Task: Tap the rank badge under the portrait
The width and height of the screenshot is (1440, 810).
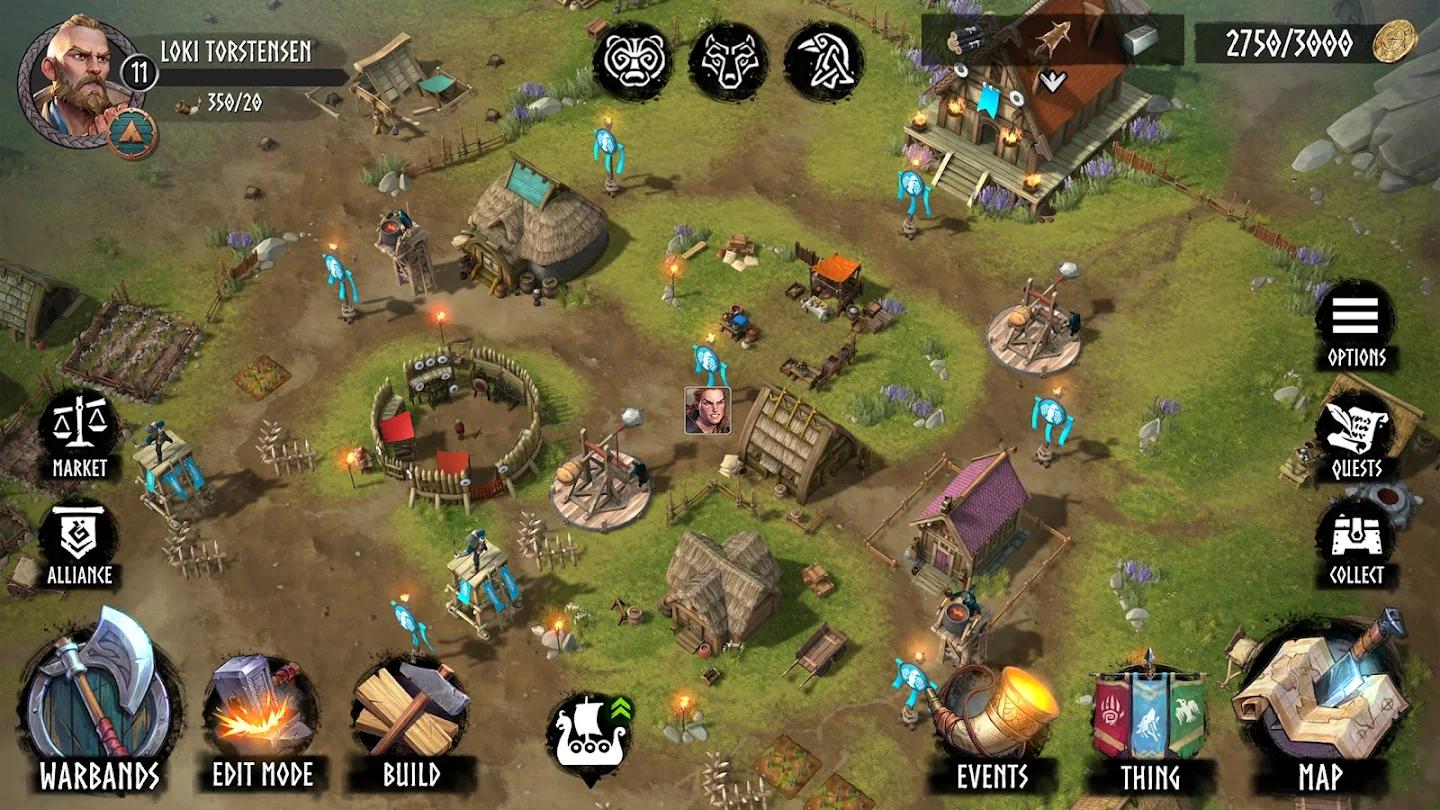Action: pos(132,134)
